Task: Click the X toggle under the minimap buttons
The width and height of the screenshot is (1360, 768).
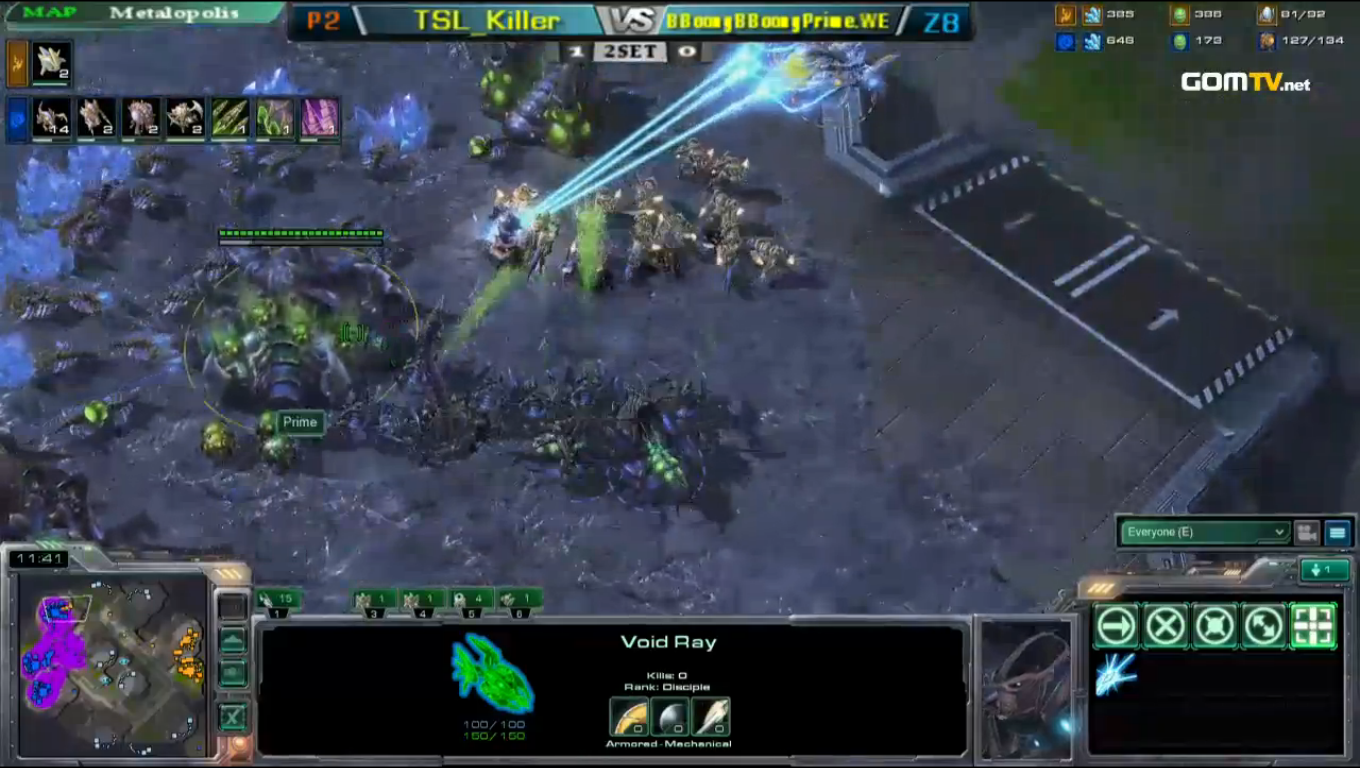Action: [233, 717]
